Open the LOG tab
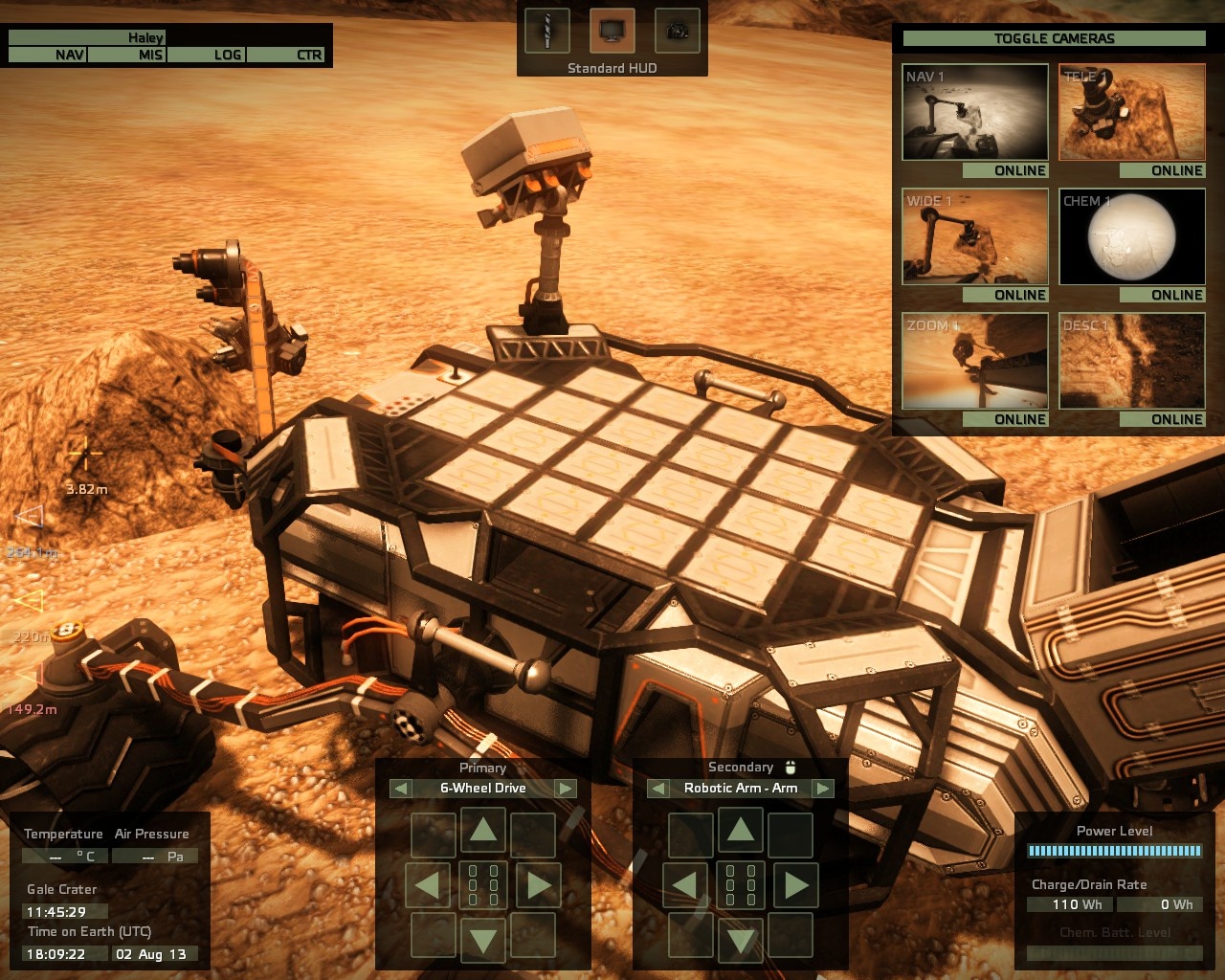 207,56
